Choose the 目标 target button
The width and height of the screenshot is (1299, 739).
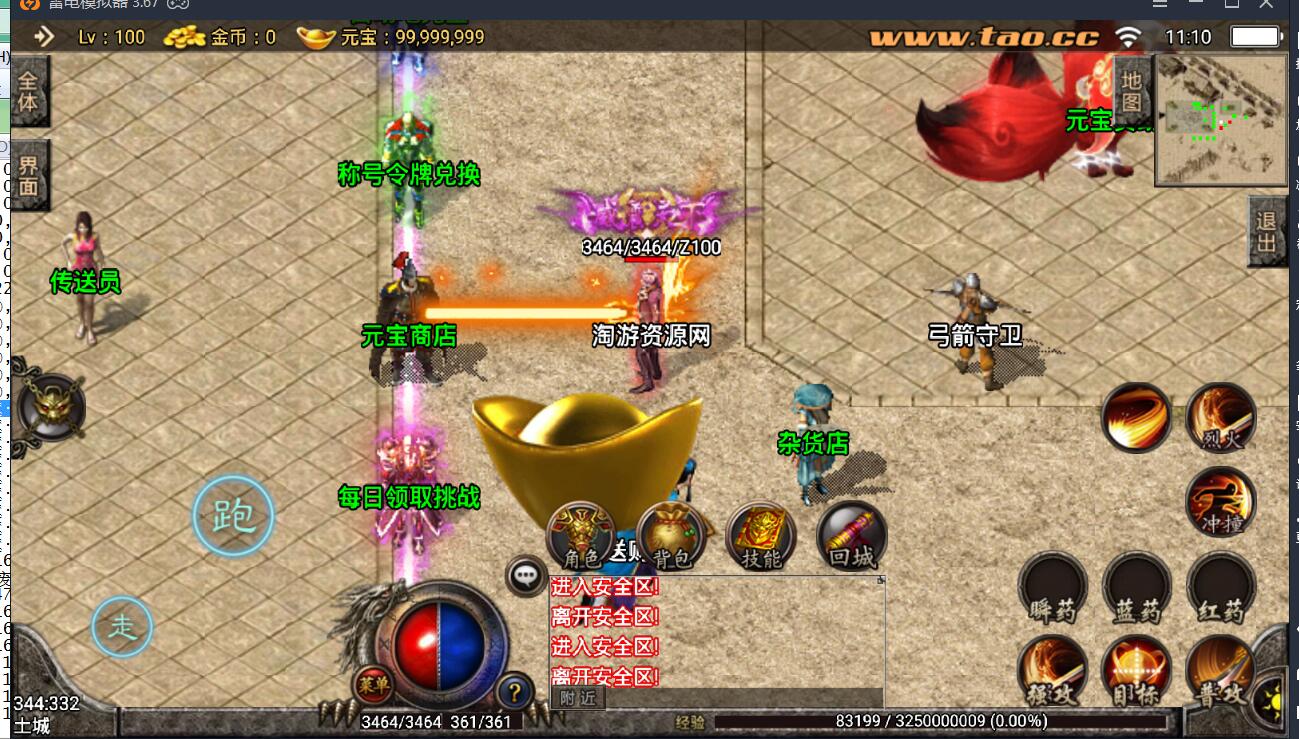1137,668
